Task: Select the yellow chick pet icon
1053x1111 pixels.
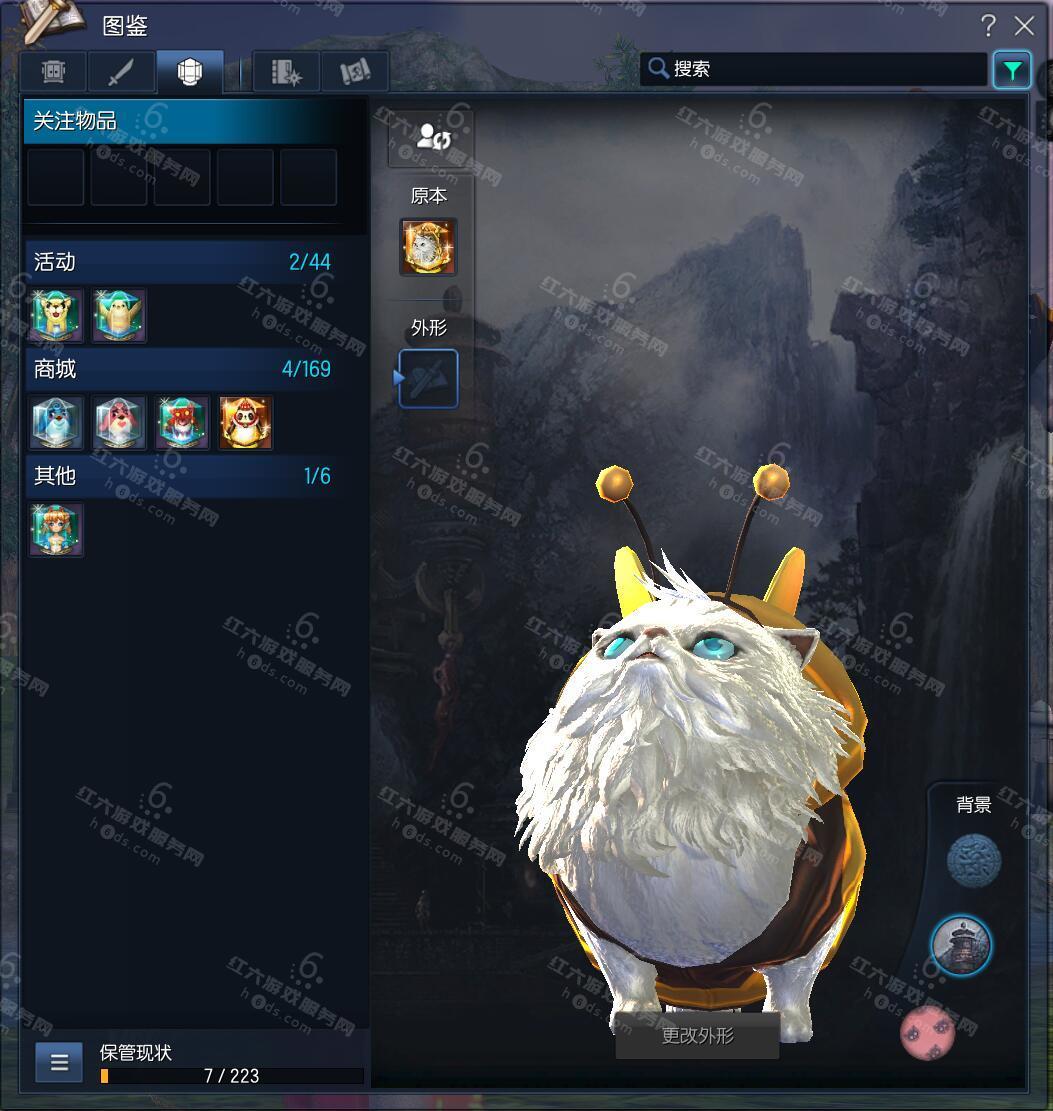Action: pos(120,316)
